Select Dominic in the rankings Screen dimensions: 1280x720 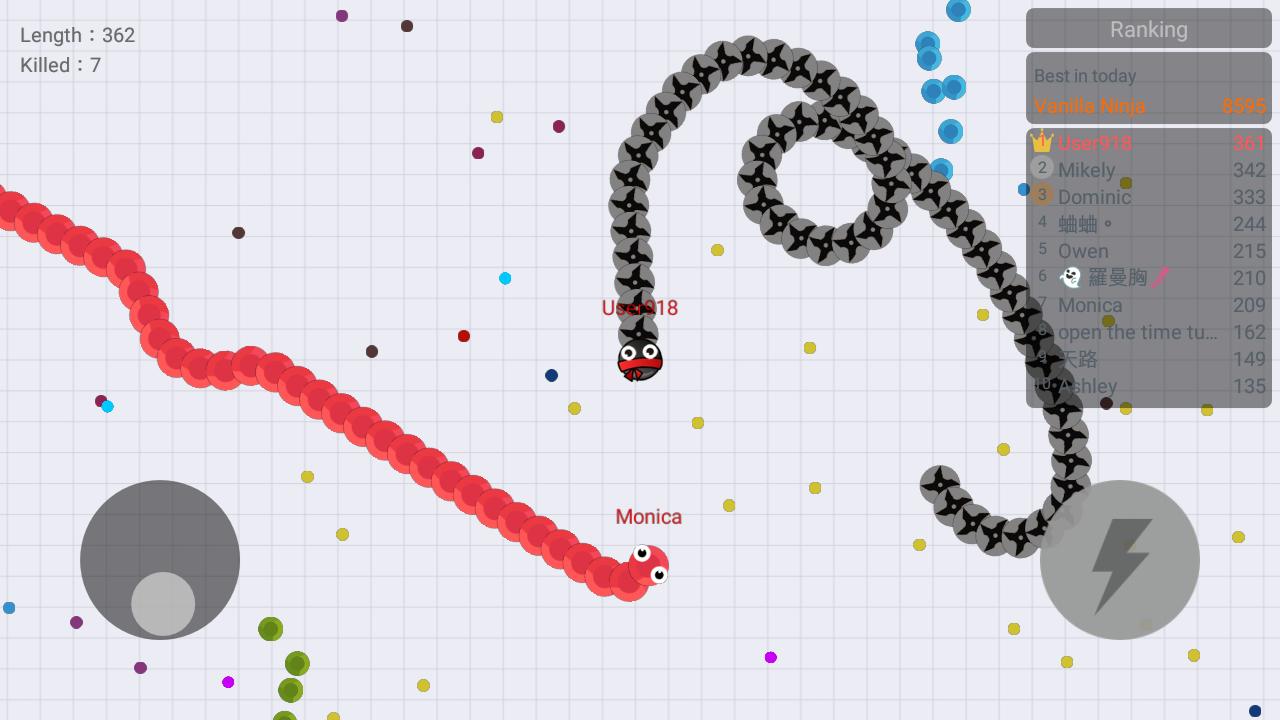(1094, 197)
